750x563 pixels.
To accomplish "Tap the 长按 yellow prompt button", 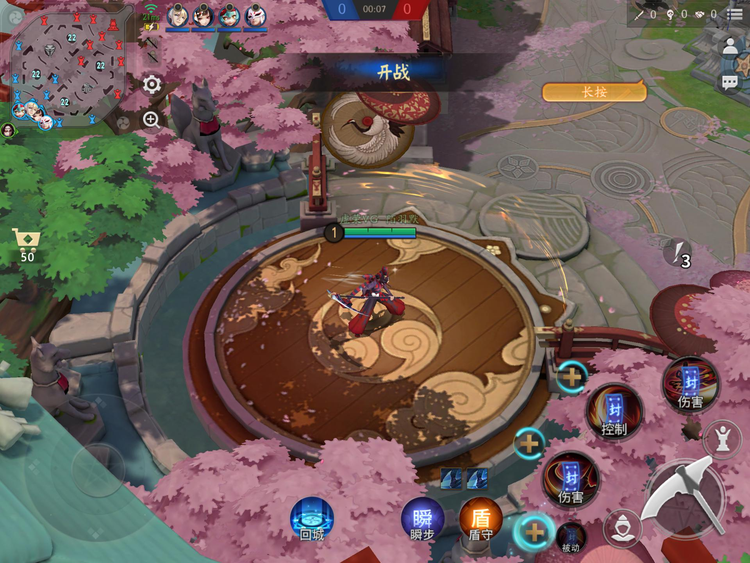I will (594, 92).
